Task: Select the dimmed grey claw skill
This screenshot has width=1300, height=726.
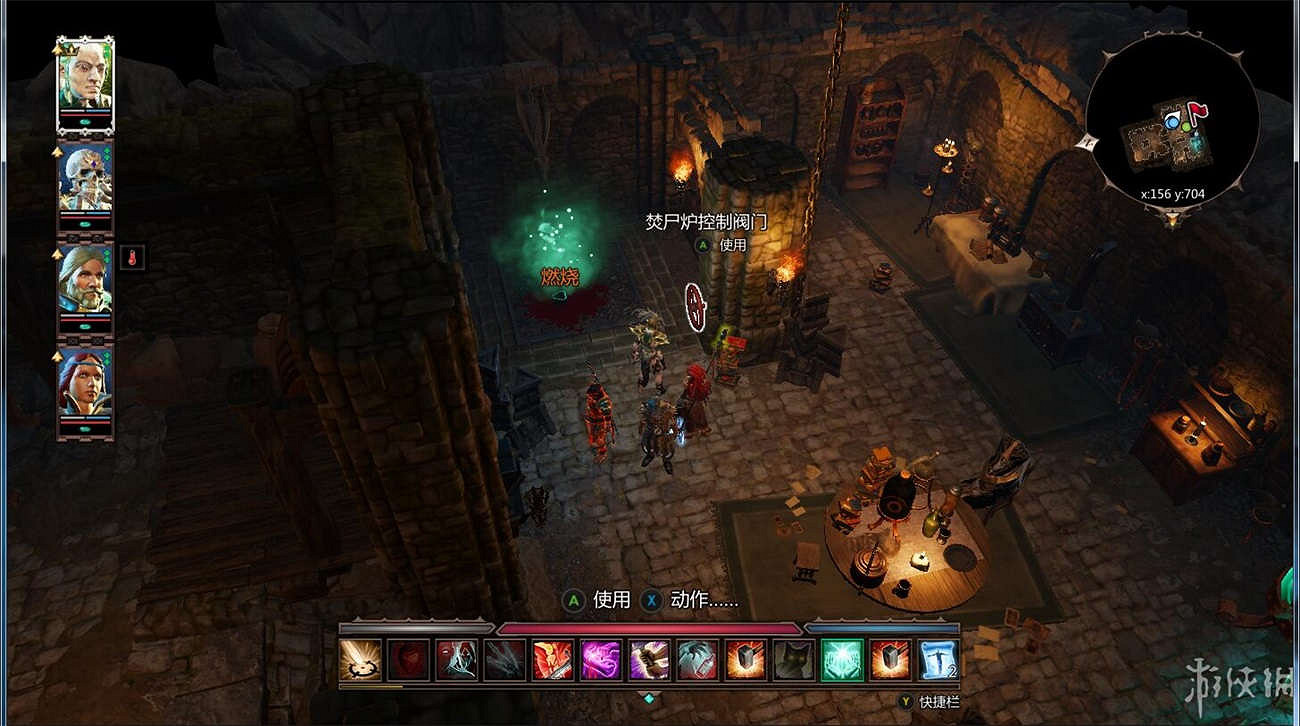Action: coord(505,660)
